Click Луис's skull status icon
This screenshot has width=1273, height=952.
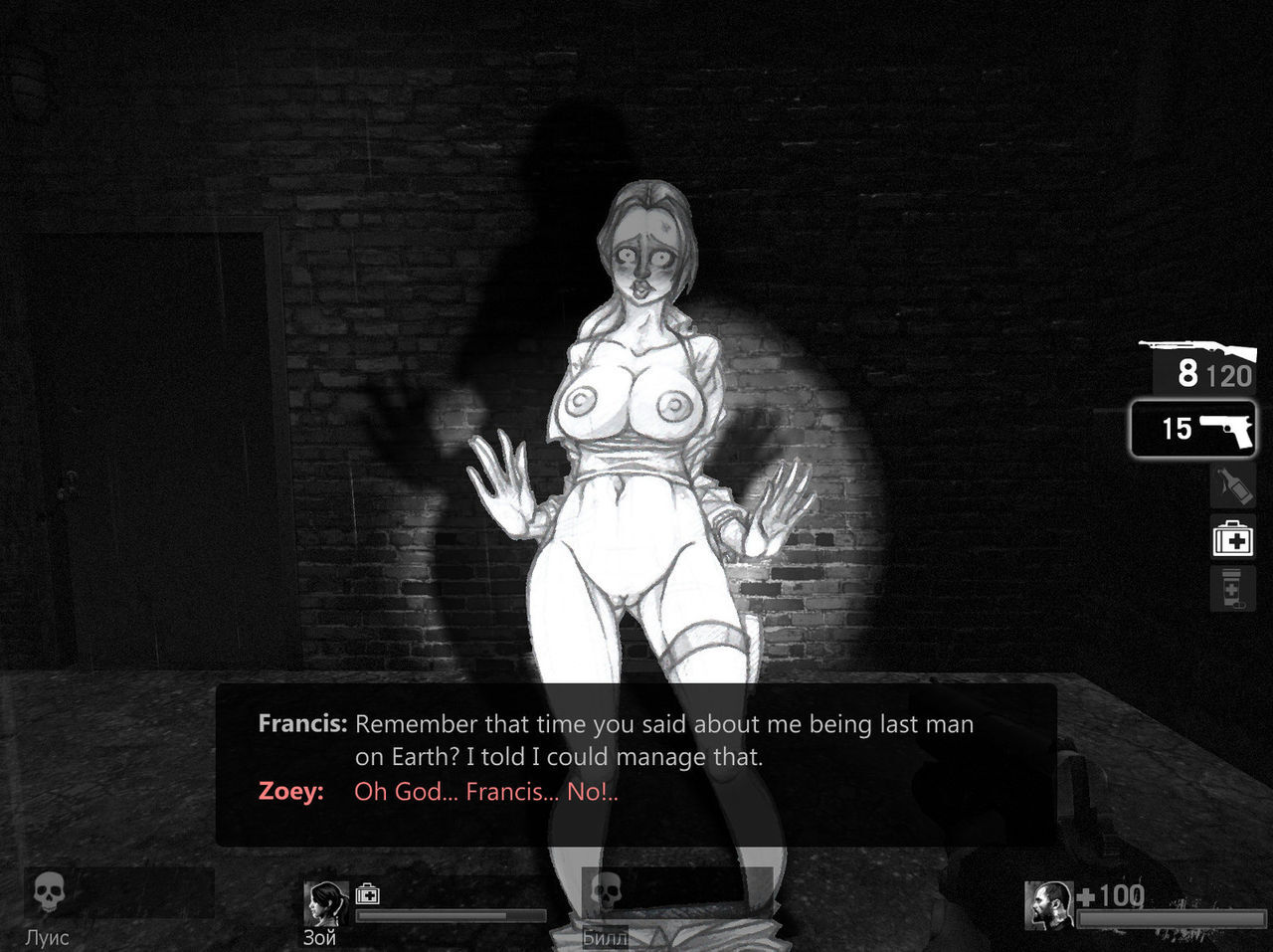[49, 894]
